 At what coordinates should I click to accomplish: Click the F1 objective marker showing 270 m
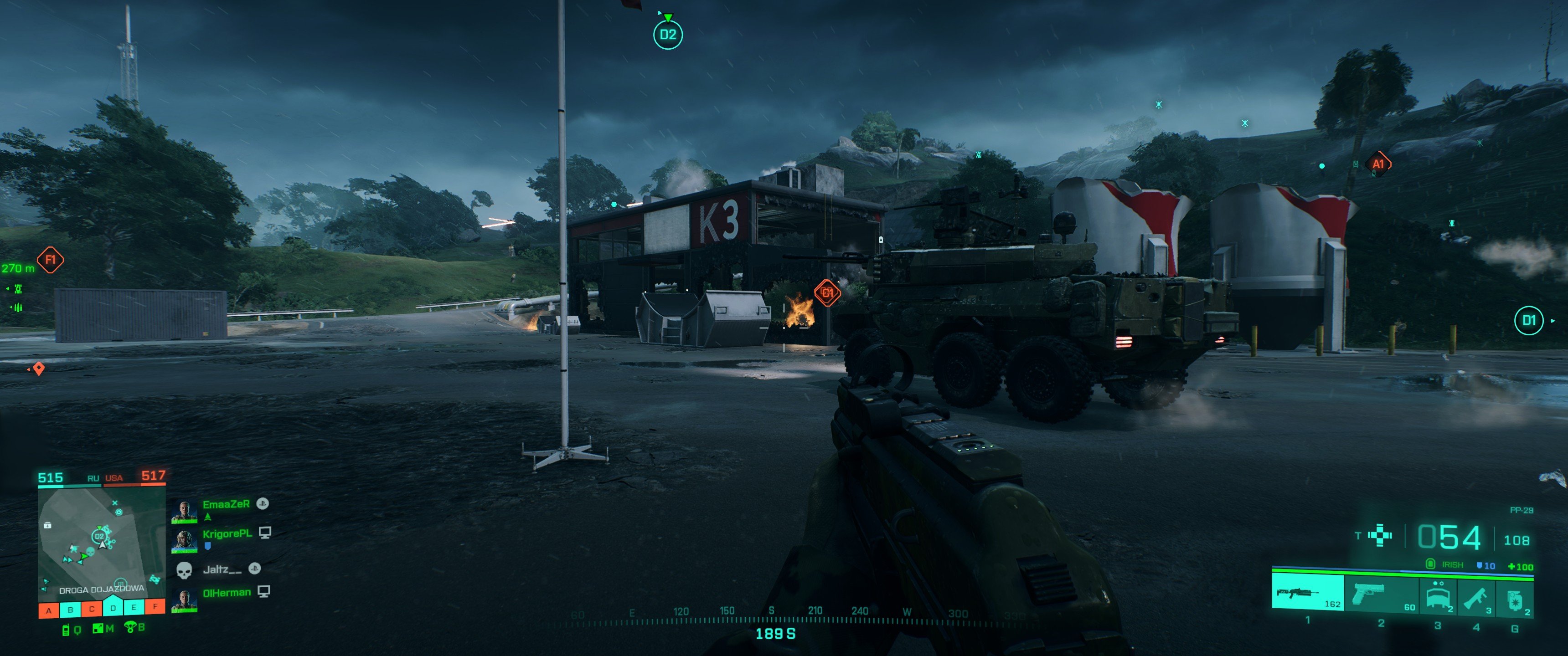[50, 260]
